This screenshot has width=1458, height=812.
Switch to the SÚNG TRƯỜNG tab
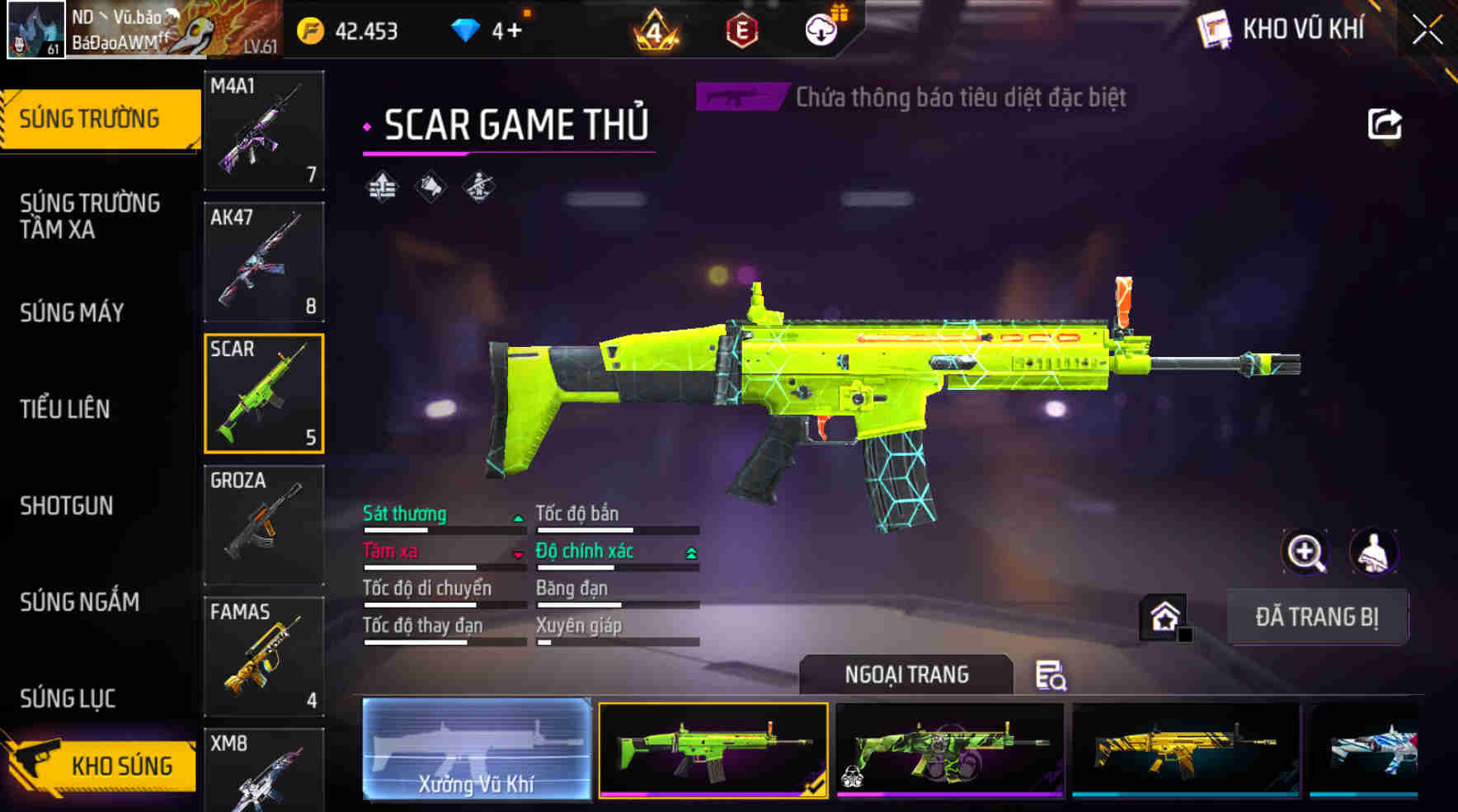click(x=91, y=118)
